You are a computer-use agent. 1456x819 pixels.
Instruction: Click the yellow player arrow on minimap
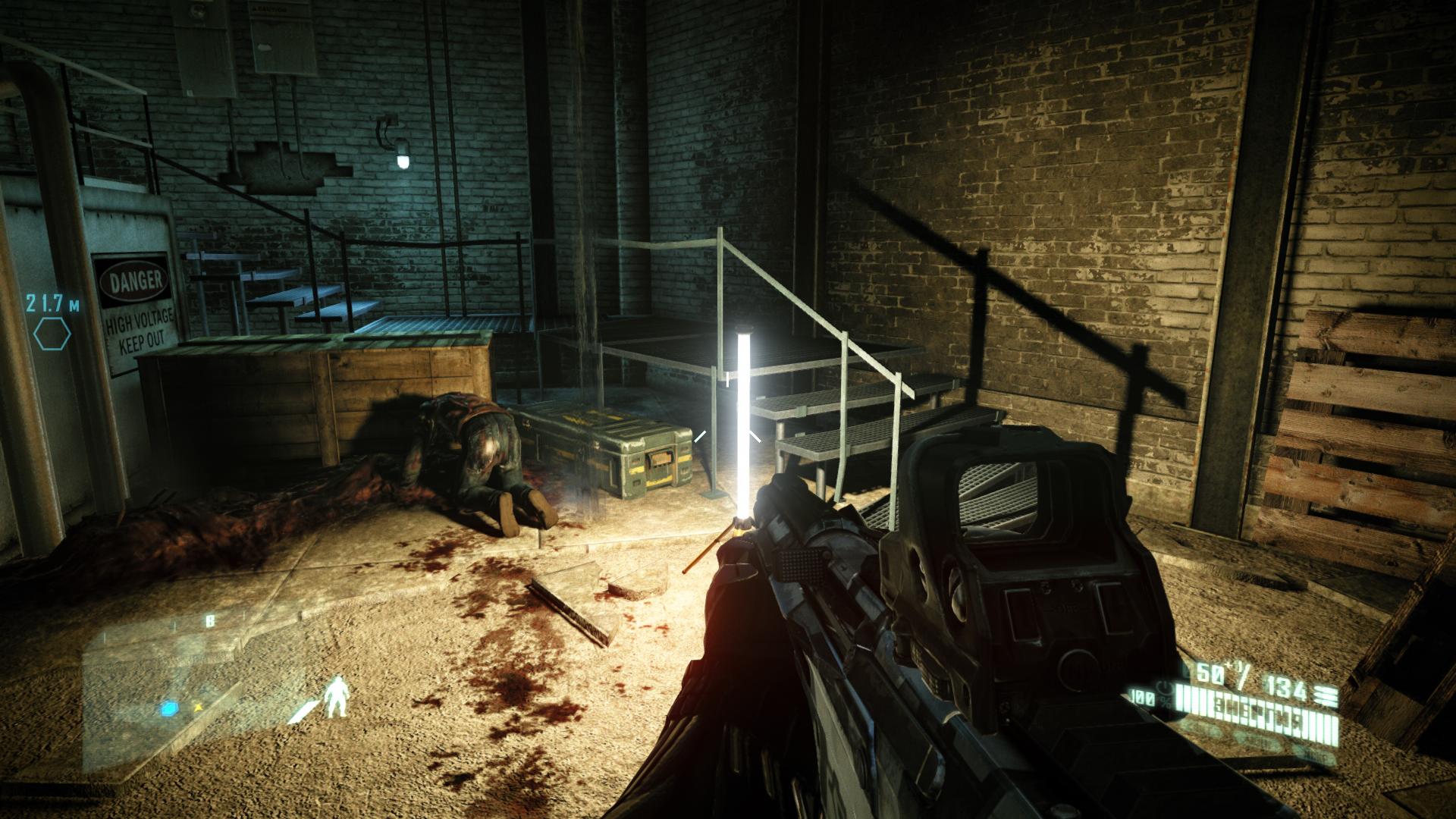[x=199, y=707]
